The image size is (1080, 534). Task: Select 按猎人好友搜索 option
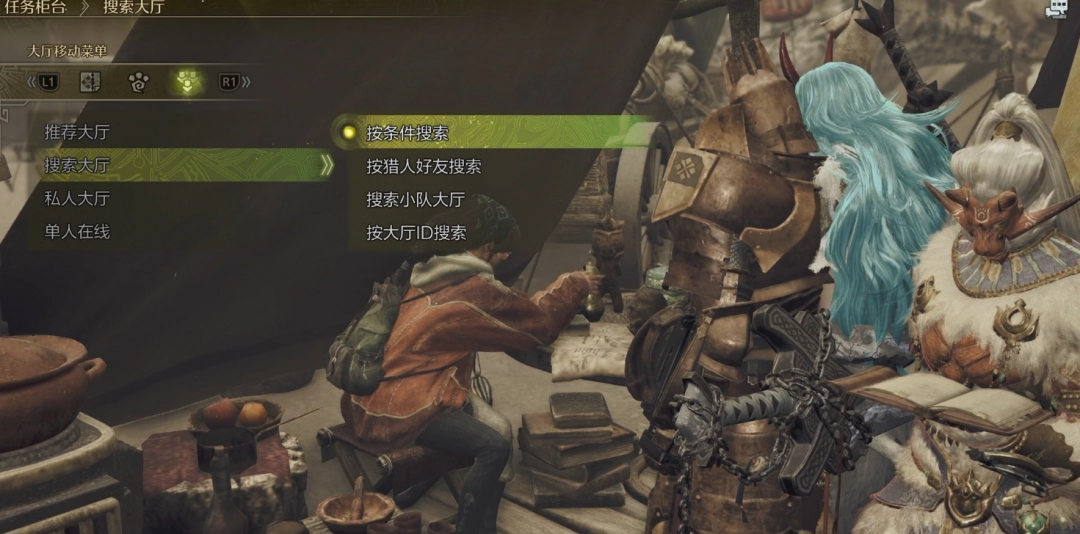click(x=423, y=166)
